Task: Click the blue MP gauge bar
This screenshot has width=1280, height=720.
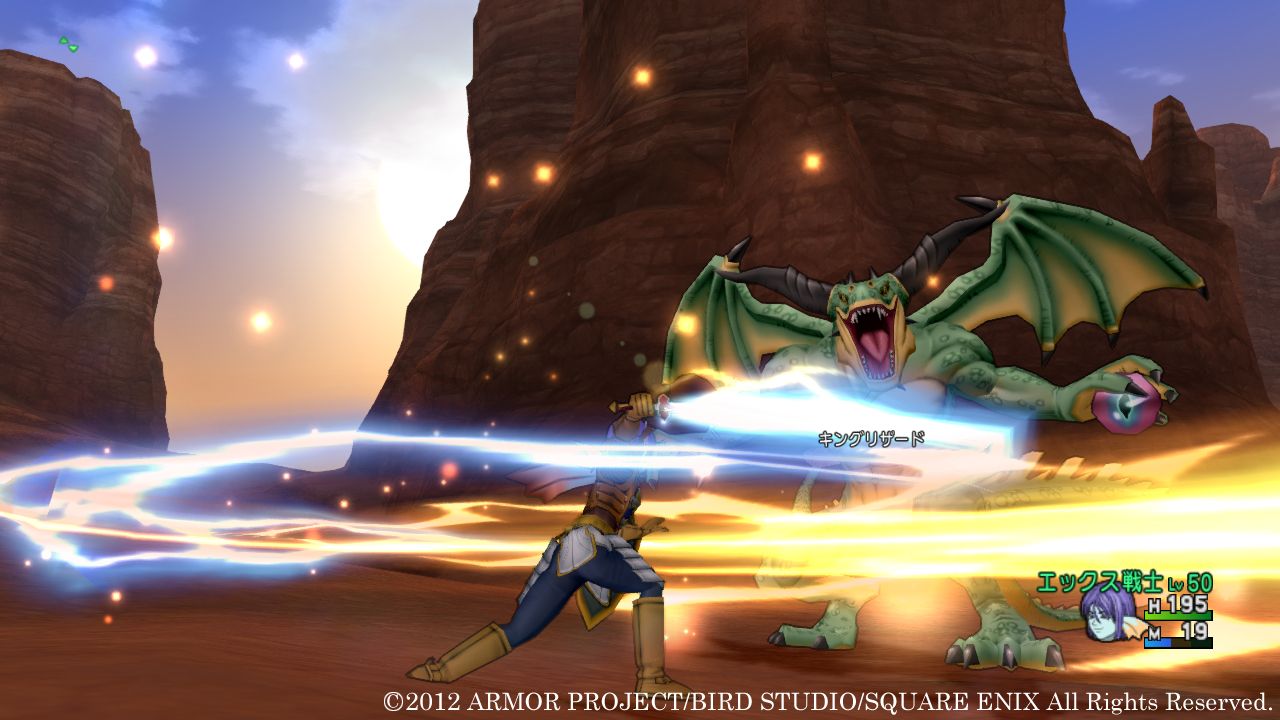Action: pos(1157,642)
